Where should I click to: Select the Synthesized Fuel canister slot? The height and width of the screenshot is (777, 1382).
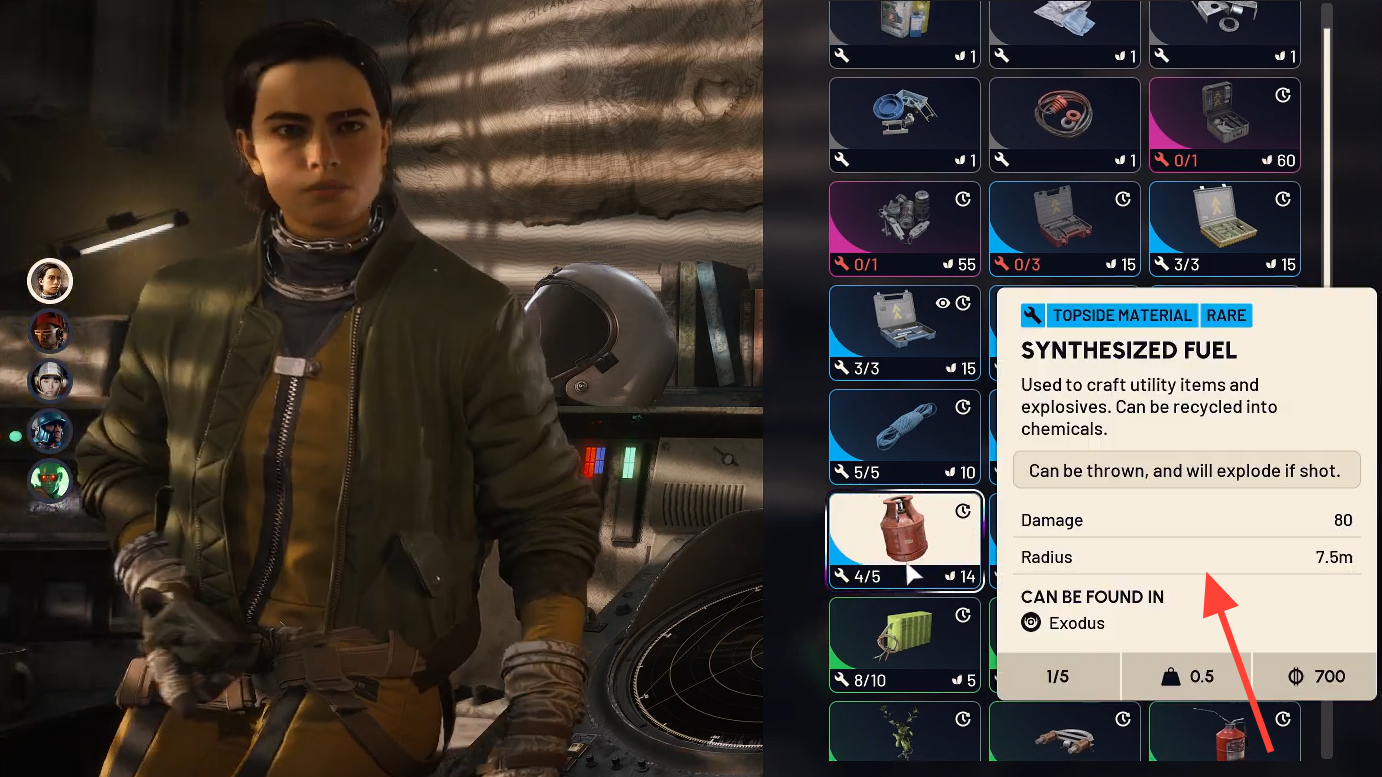coord(905,540)
